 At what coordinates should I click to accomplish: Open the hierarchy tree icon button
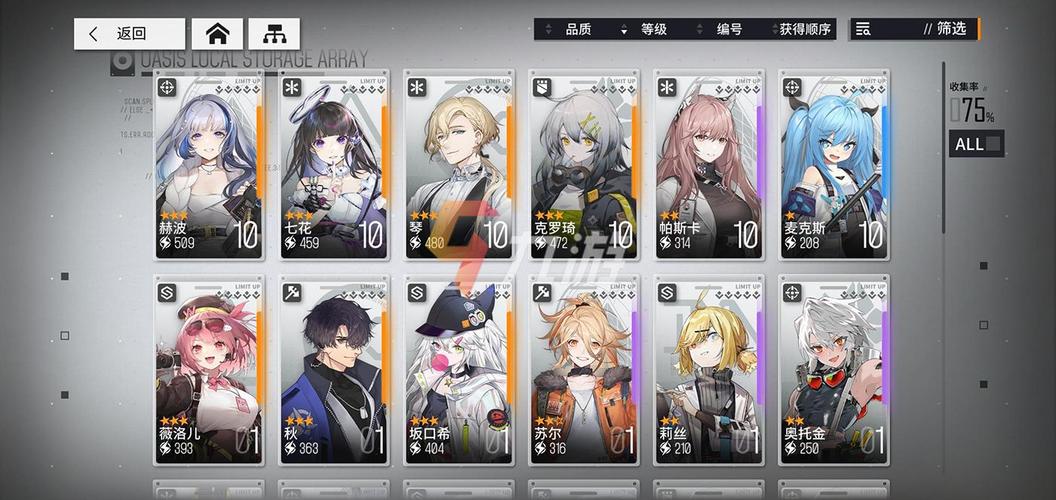(x=273, y=34)
